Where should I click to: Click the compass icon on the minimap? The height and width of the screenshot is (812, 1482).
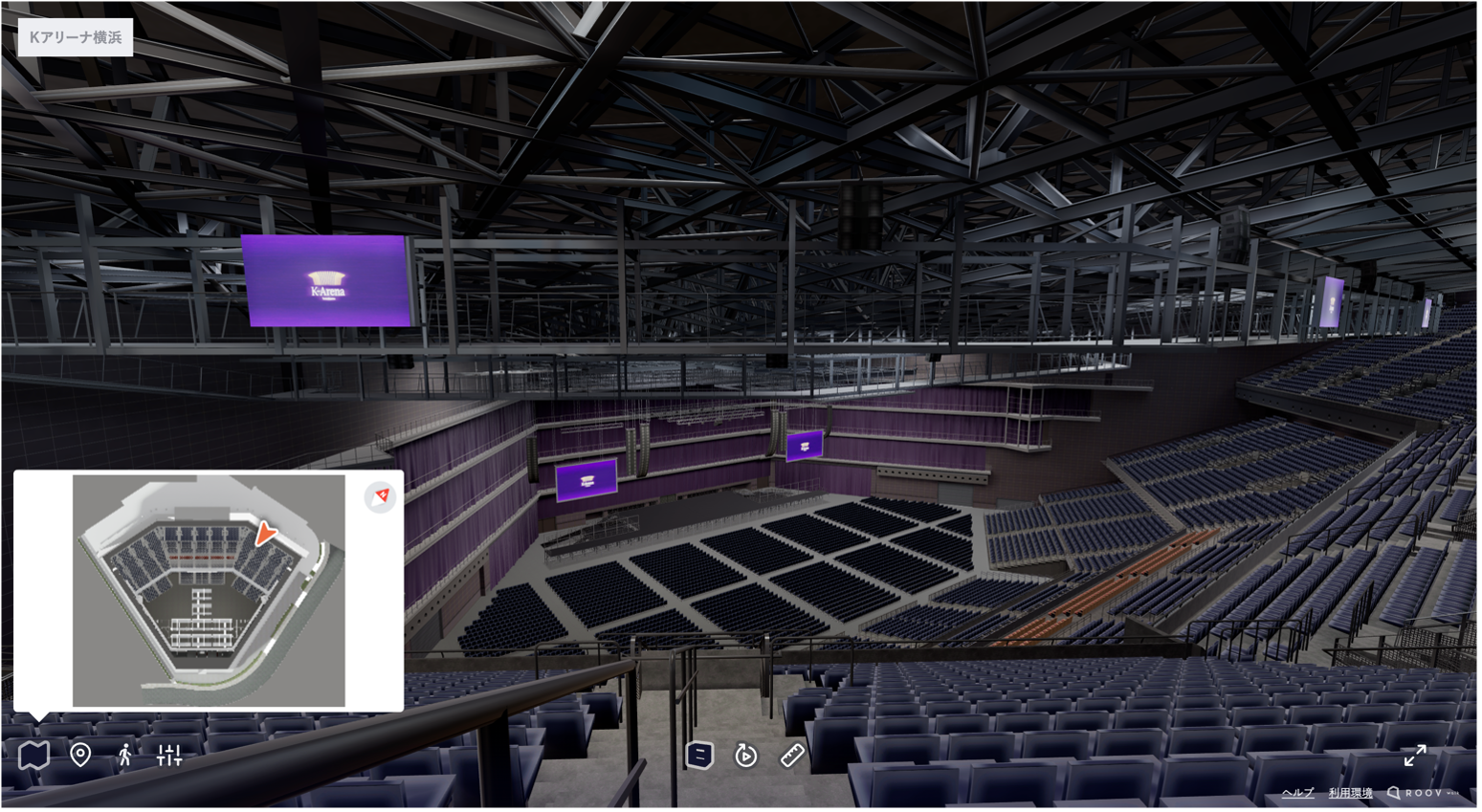tap(380, 497)
